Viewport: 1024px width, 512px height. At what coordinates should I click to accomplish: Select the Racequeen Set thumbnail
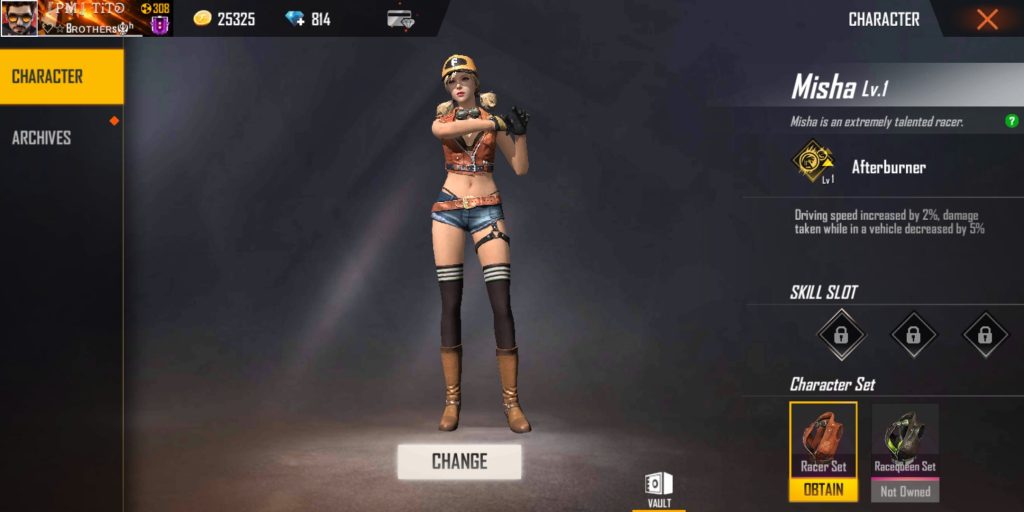coord(905,439)
